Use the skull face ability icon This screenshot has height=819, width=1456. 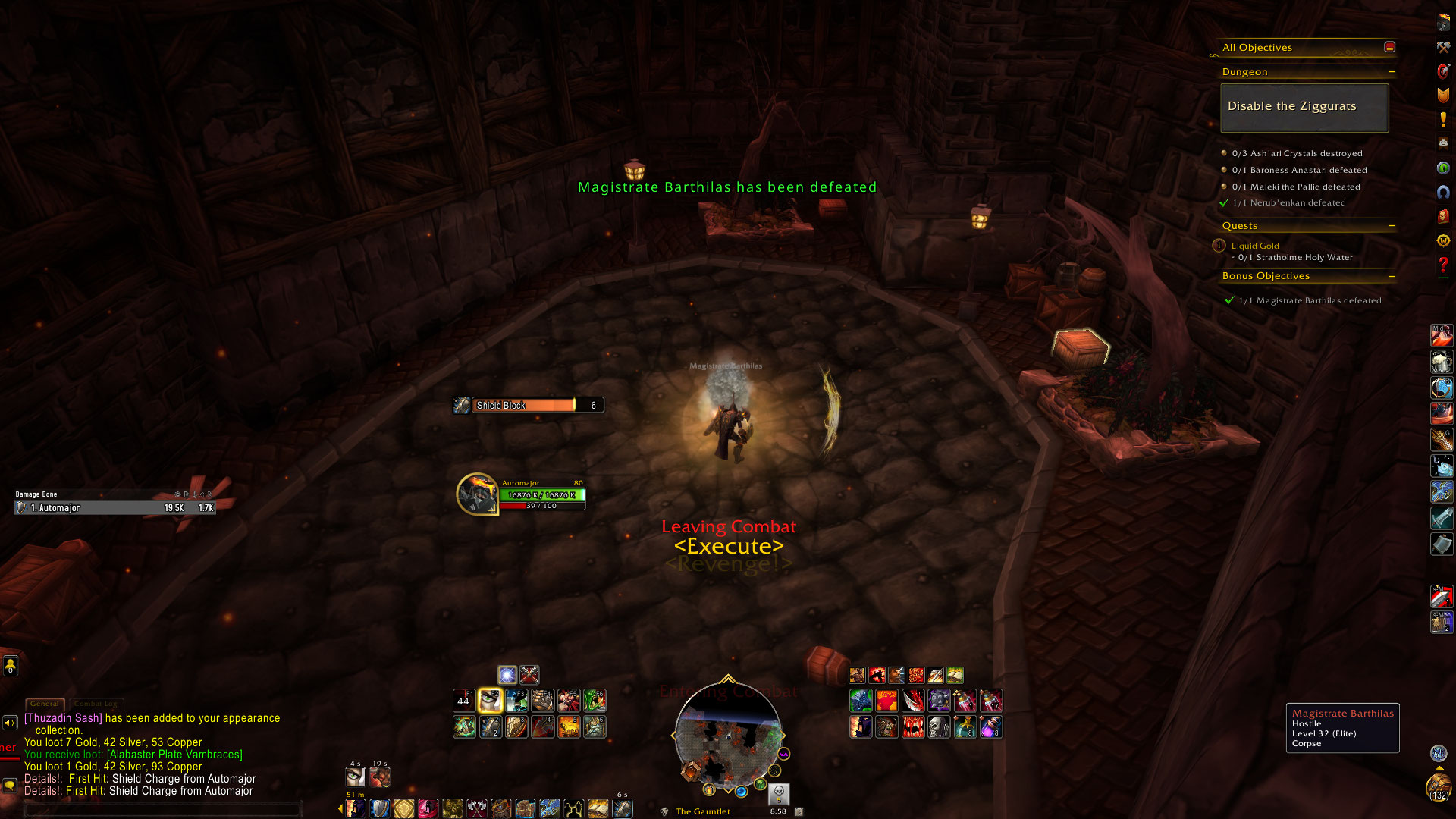[939, 727]
